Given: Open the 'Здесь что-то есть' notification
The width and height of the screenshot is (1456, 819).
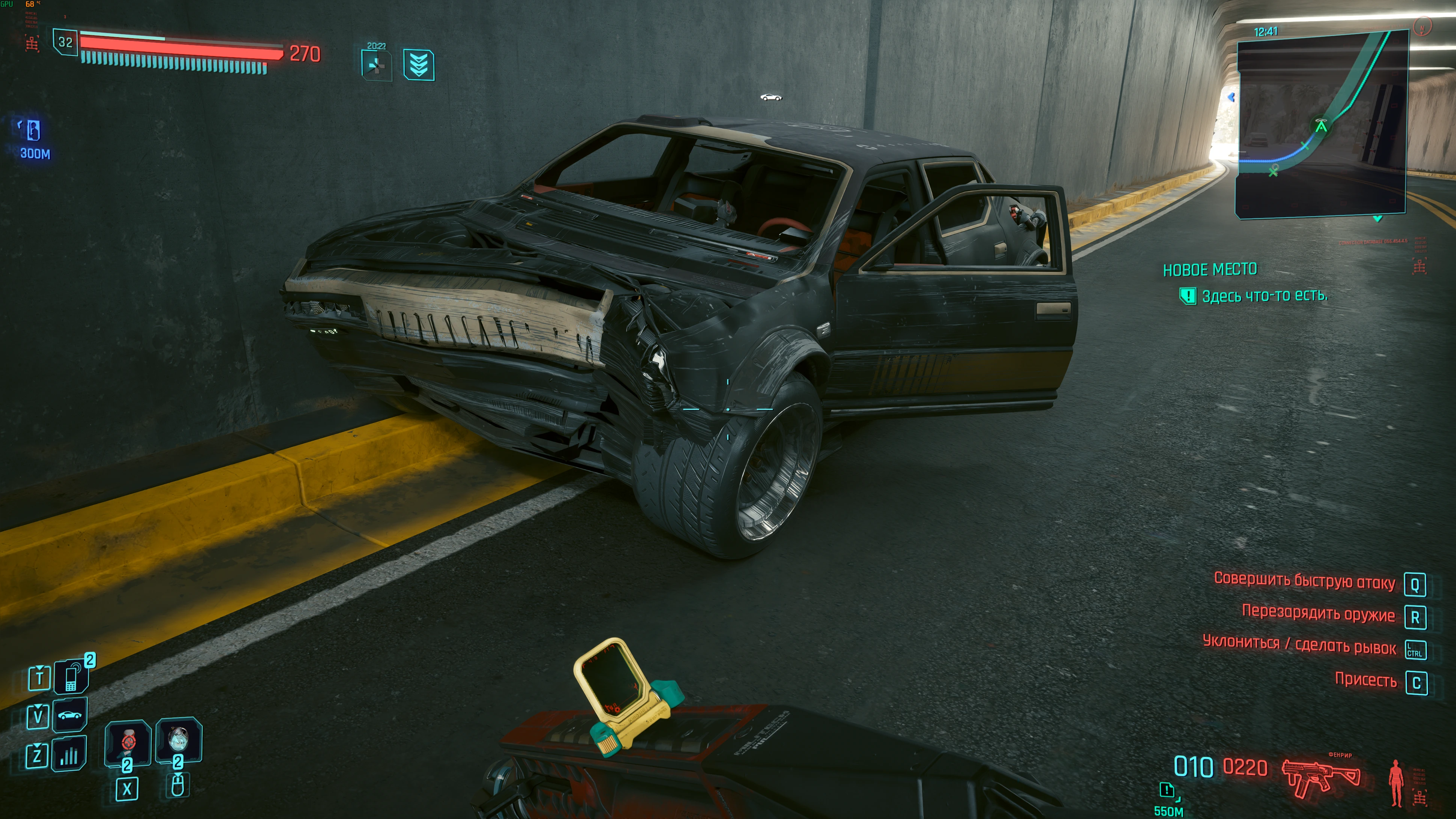Looking at the screenshot, I should [1263, 296].
